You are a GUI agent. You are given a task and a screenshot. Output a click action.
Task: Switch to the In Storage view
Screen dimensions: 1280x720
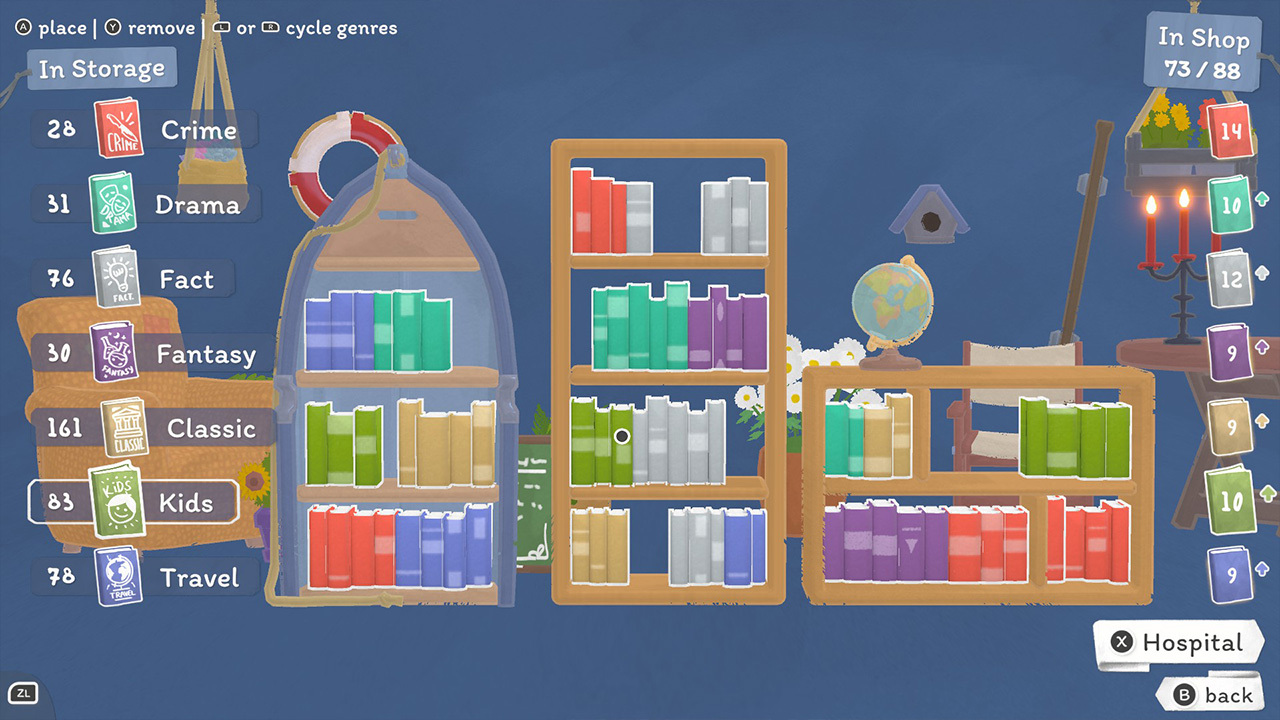(x=101, y=68)
